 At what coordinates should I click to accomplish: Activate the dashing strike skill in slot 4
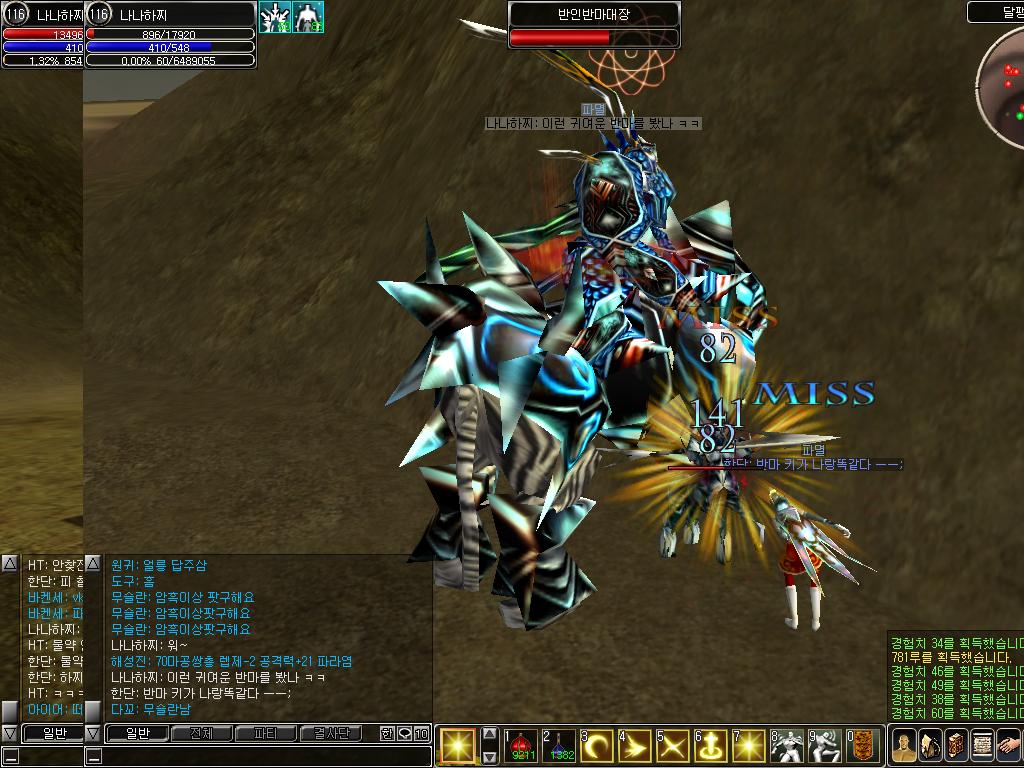636,745
